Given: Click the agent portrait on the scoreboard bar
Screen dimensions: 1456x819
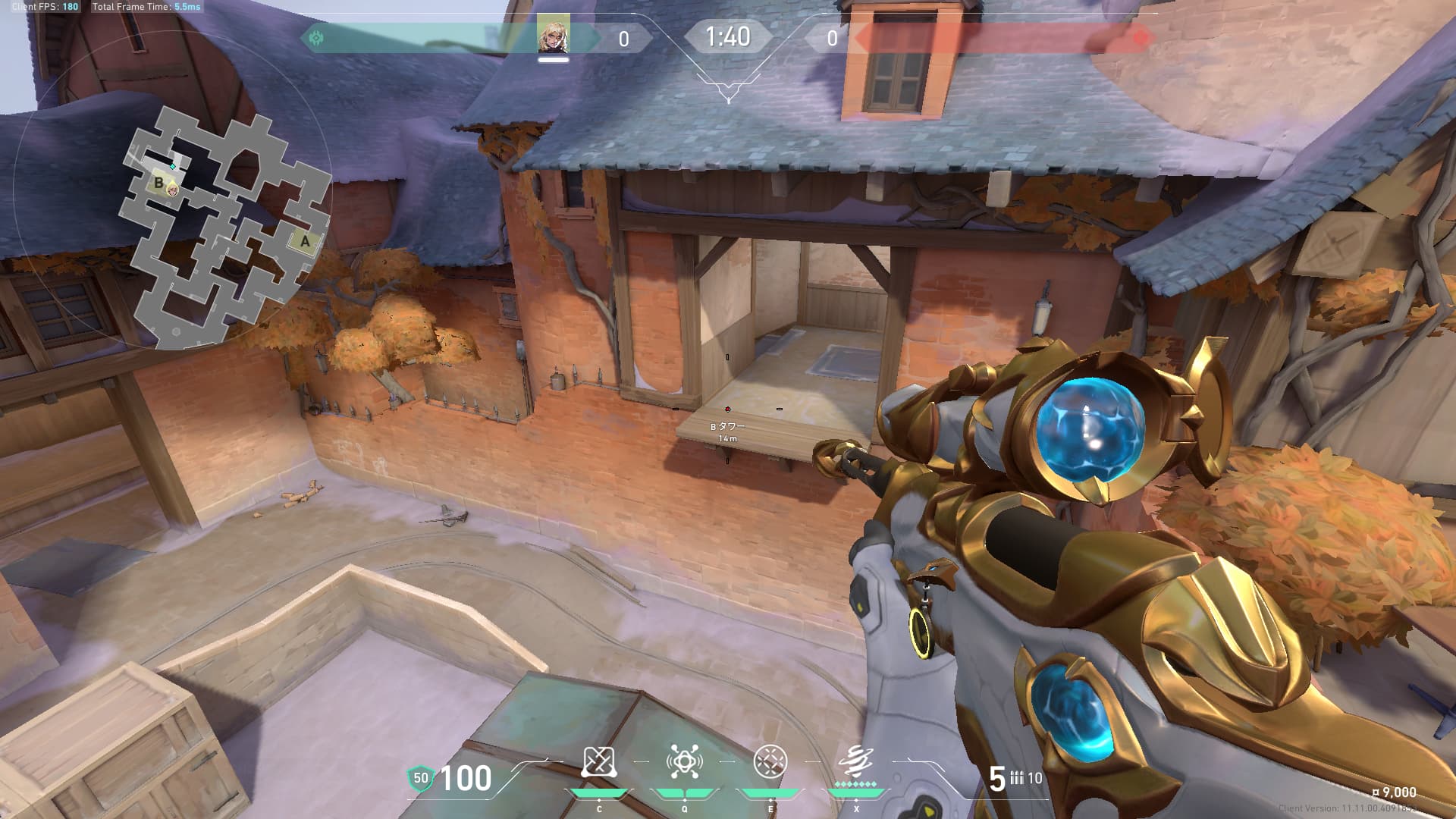Looking at the screenshot, I should click(554, 36).
